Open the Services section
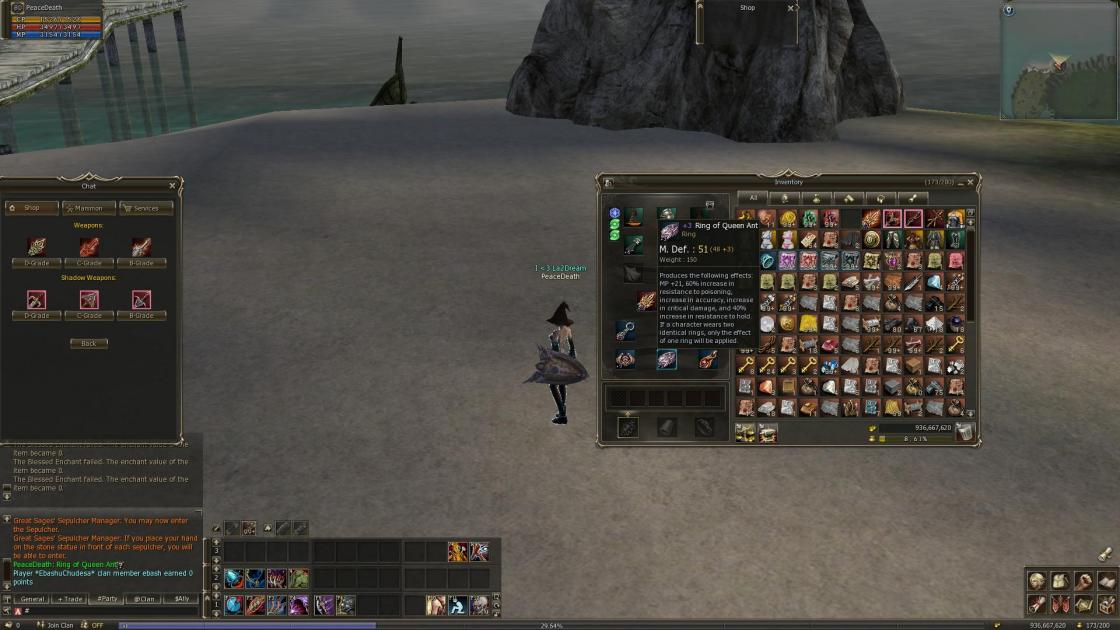This screenshot has height=630, width=1120. [146, 208]
